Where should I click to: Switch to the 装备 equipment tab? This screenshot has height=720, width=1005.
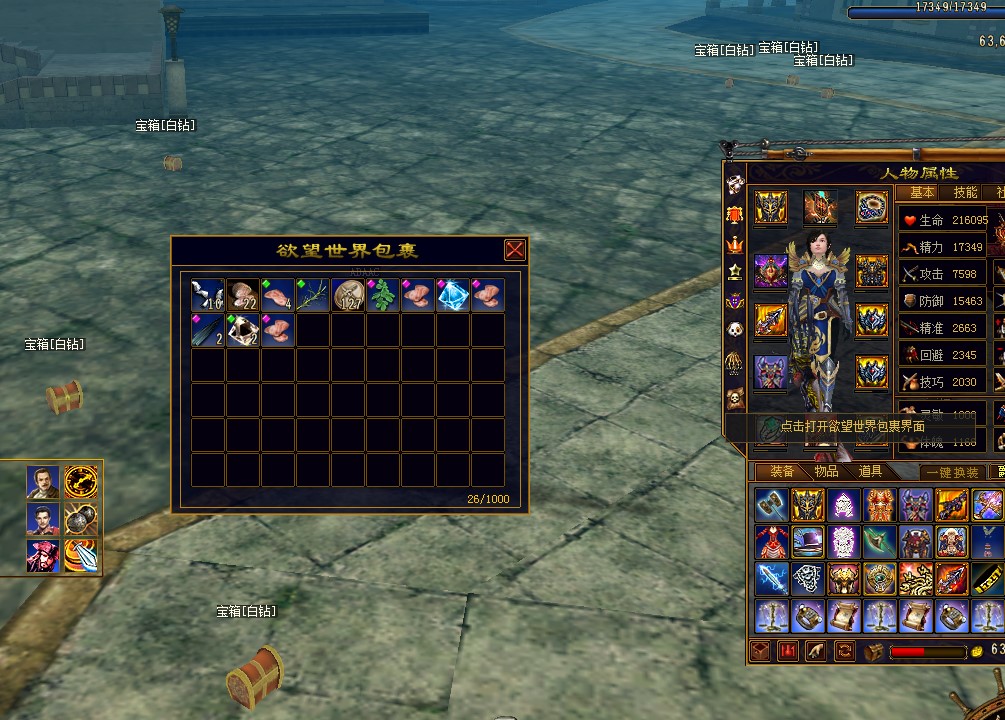coord(782,472)
